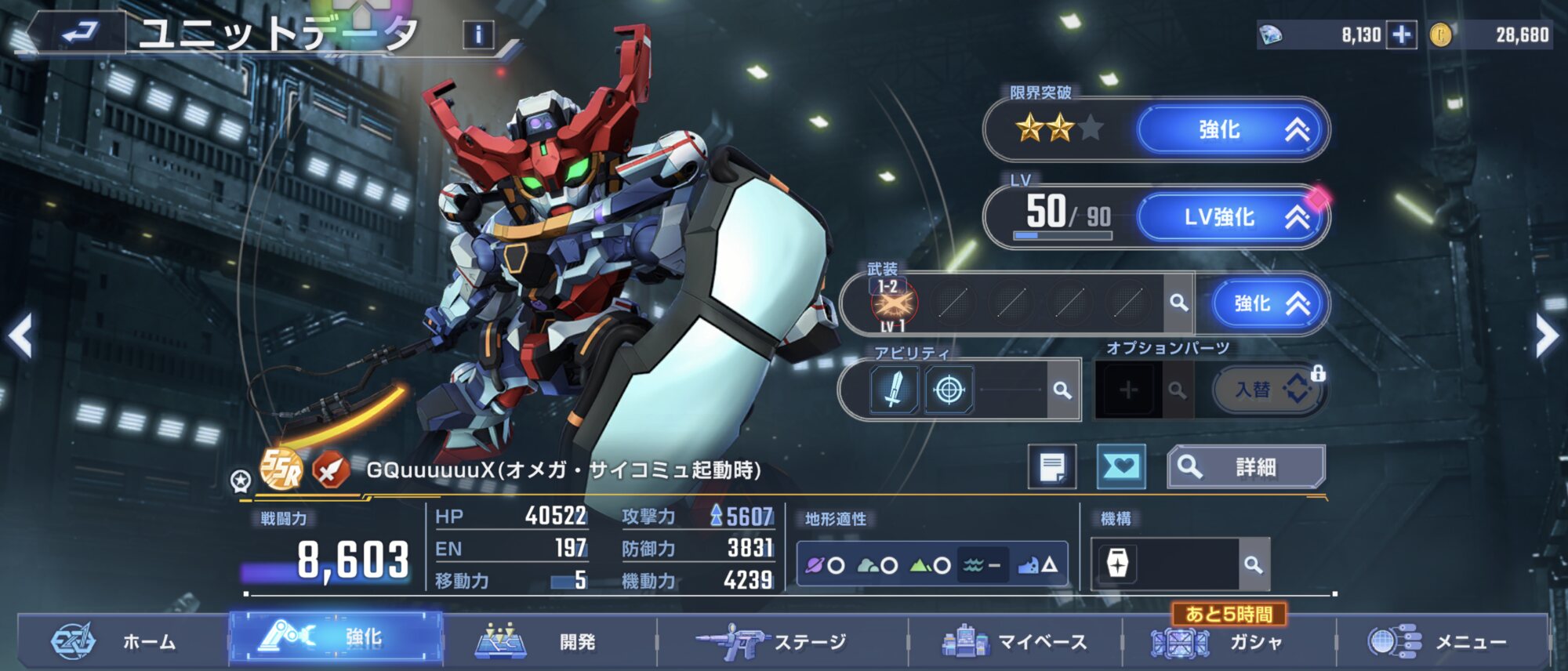
Task: Select the crosshair target ability icon
Action: (949, 390)
